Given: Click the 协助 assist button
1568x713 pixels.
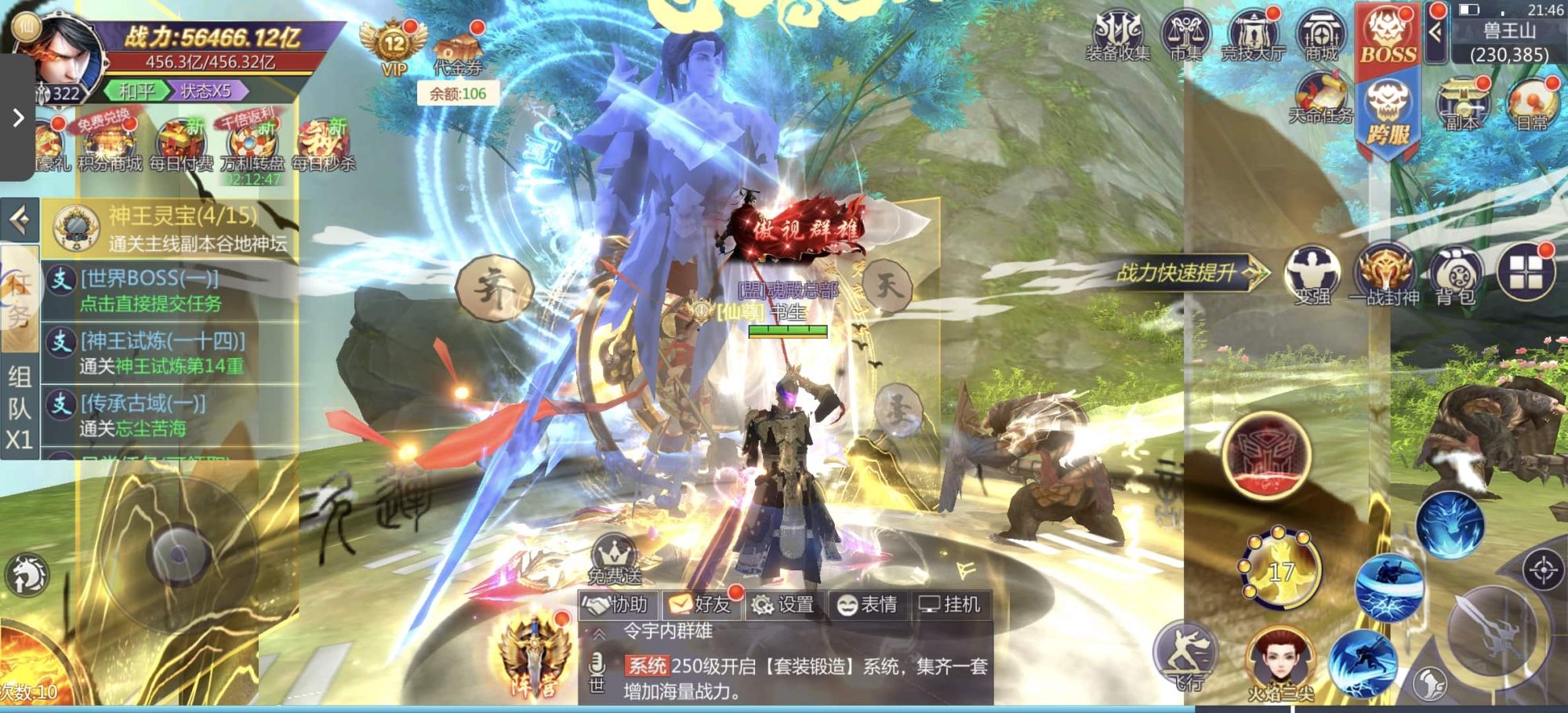Looking at the screenshot, I should pyautogui.click(x=619, y=605).
